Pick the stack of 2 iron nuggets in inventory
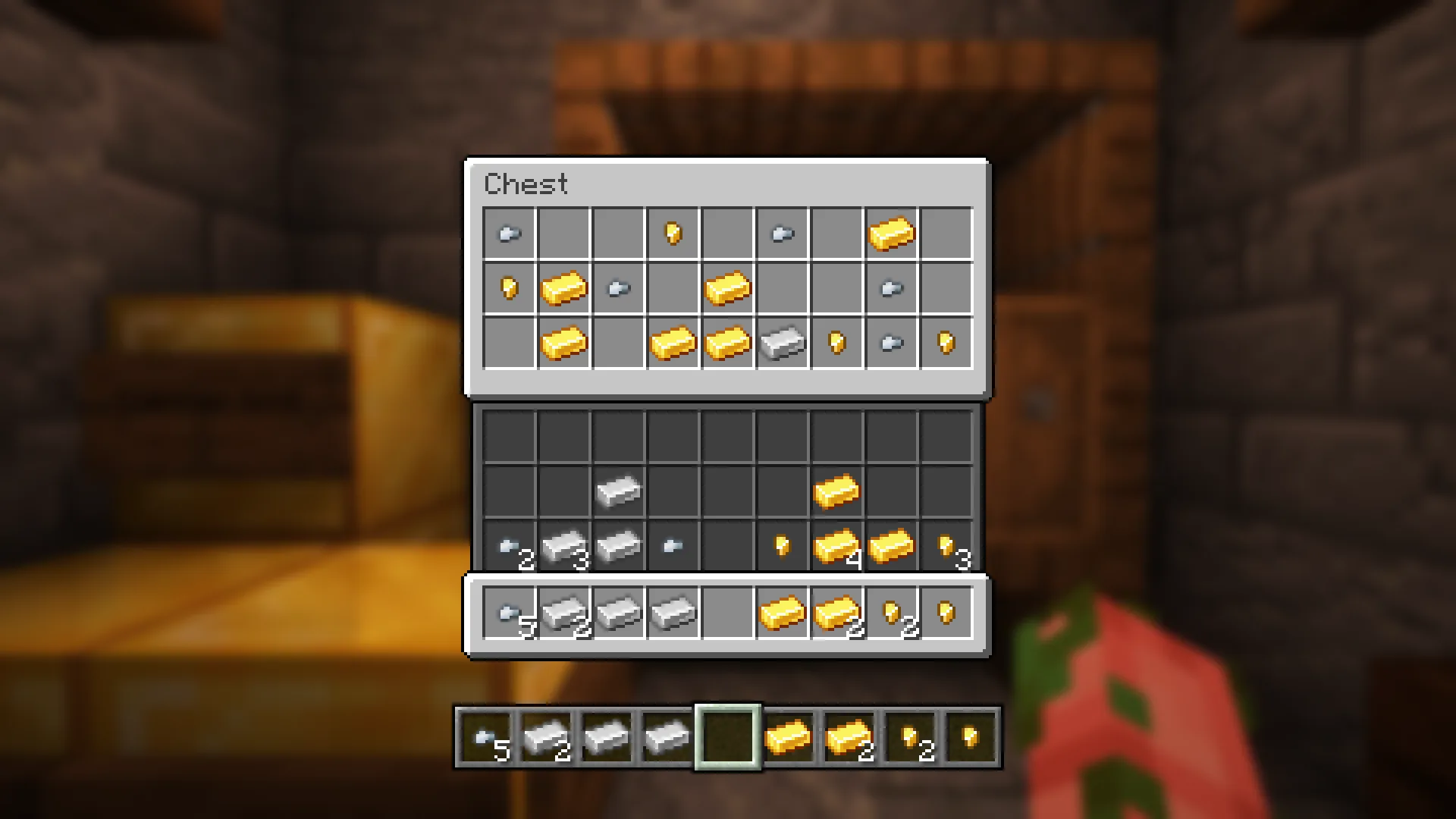 point(509,544)
